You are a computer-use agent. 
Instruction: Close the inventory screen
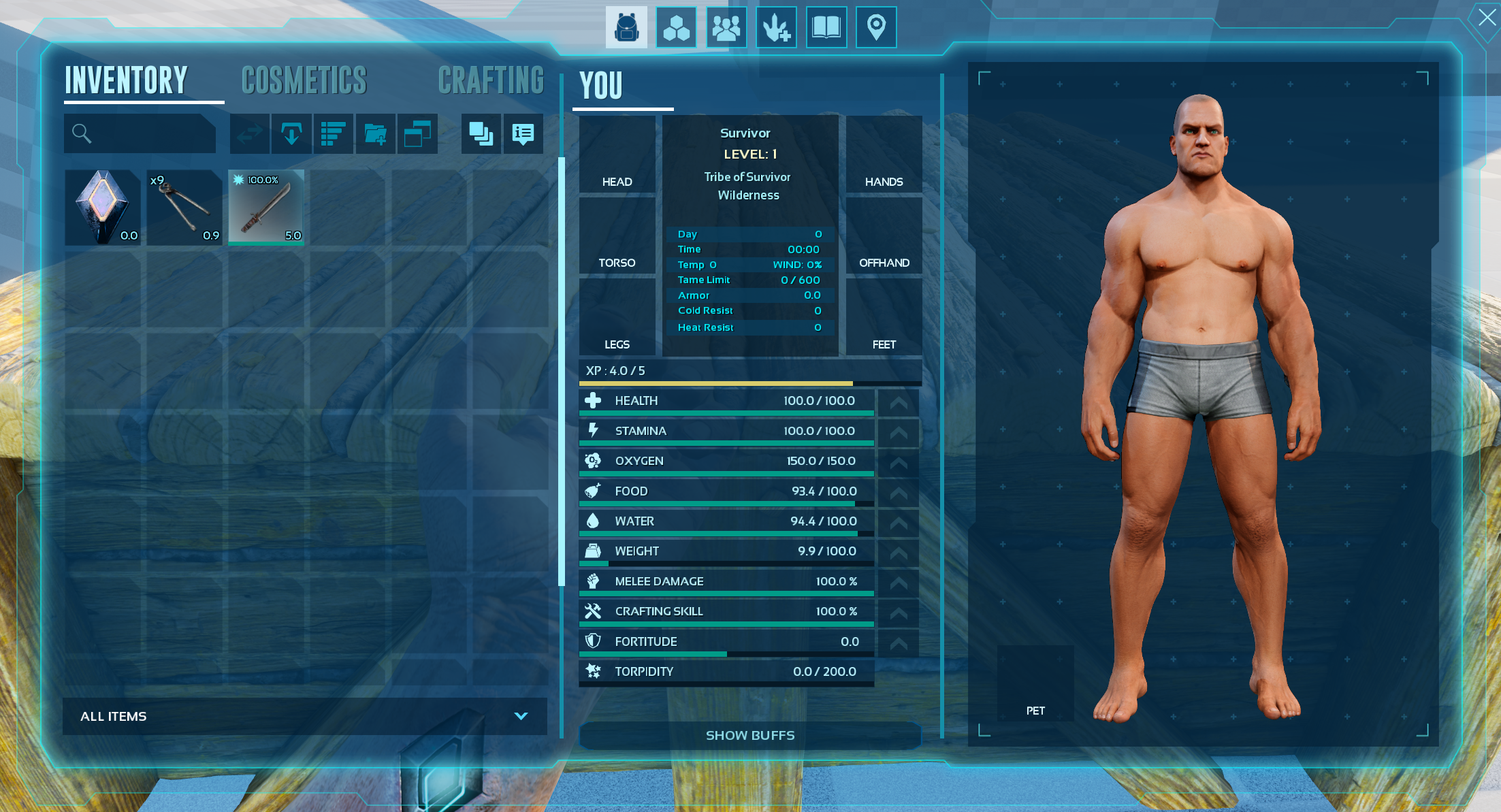(1487, 17)
